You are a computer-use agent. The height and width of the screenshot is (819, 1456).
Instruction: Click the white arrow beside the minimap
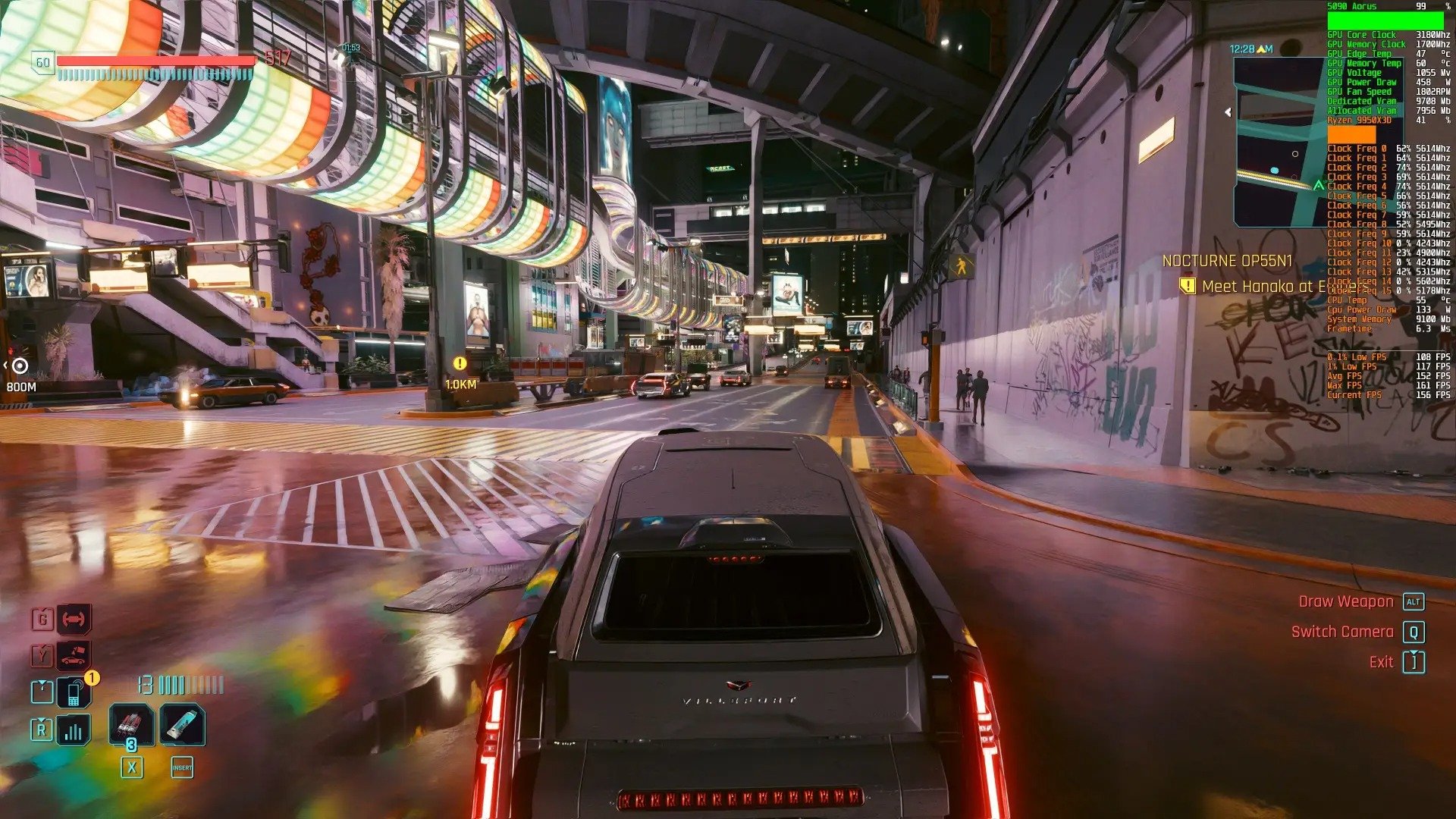click(x=1228, y=112)
